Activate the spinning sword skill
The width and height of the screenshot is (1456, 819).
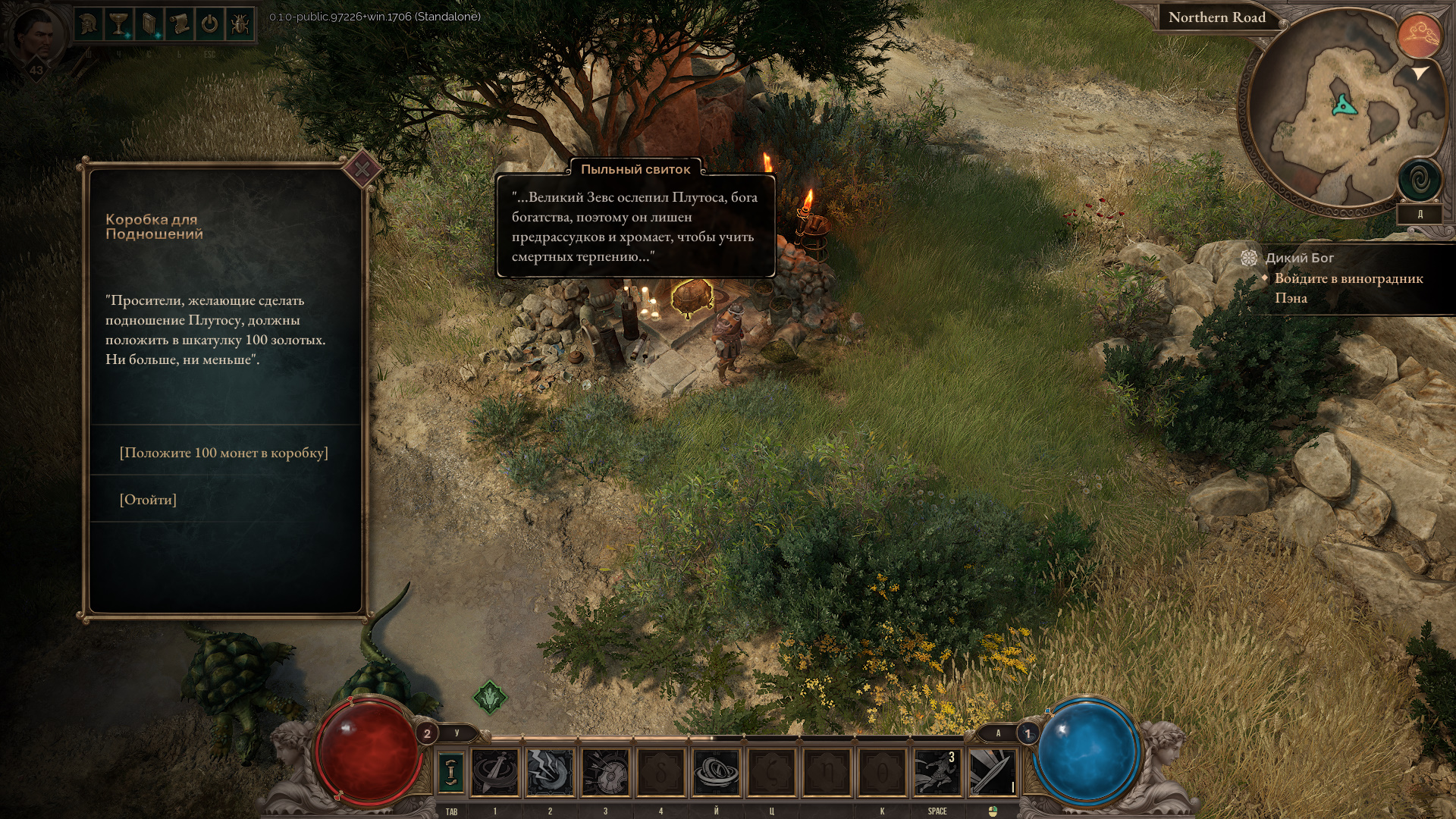point(495,772)
